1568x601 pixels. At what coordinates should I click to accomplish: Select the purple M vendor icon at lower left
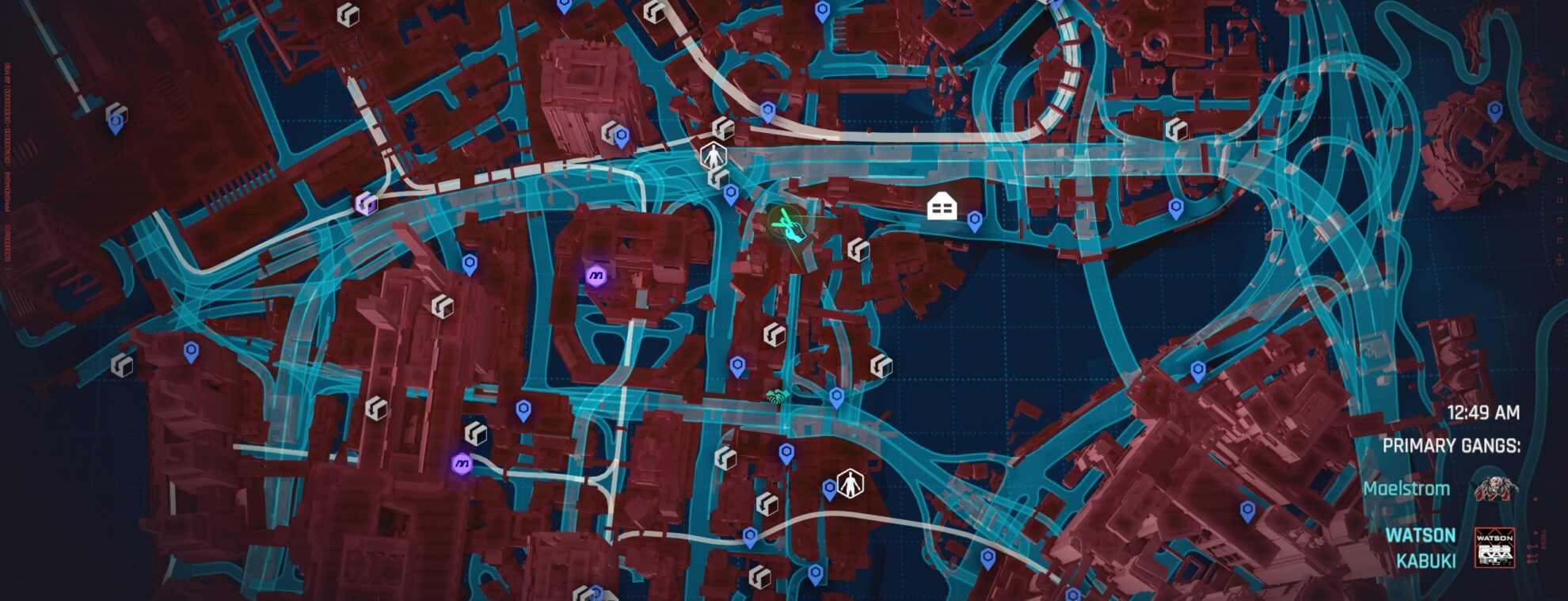[x=463, y=463]
